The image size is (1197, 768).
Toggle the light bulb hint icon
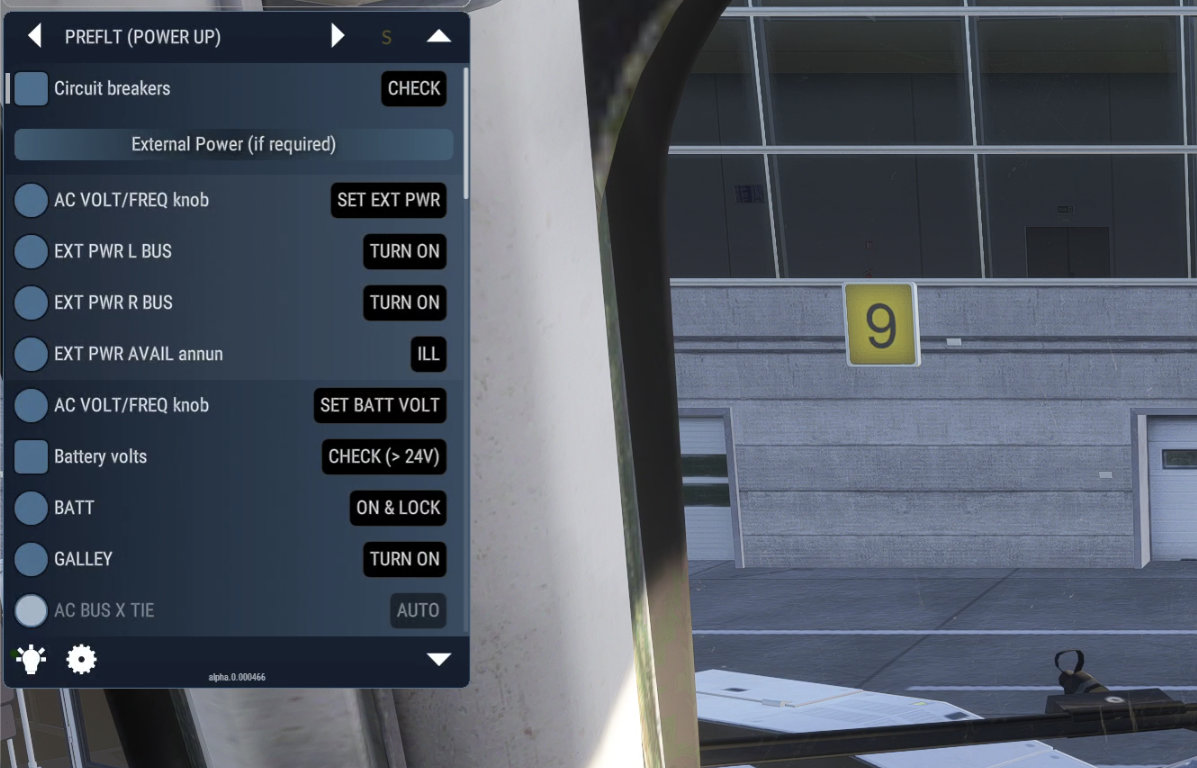(x=31, y=659)
